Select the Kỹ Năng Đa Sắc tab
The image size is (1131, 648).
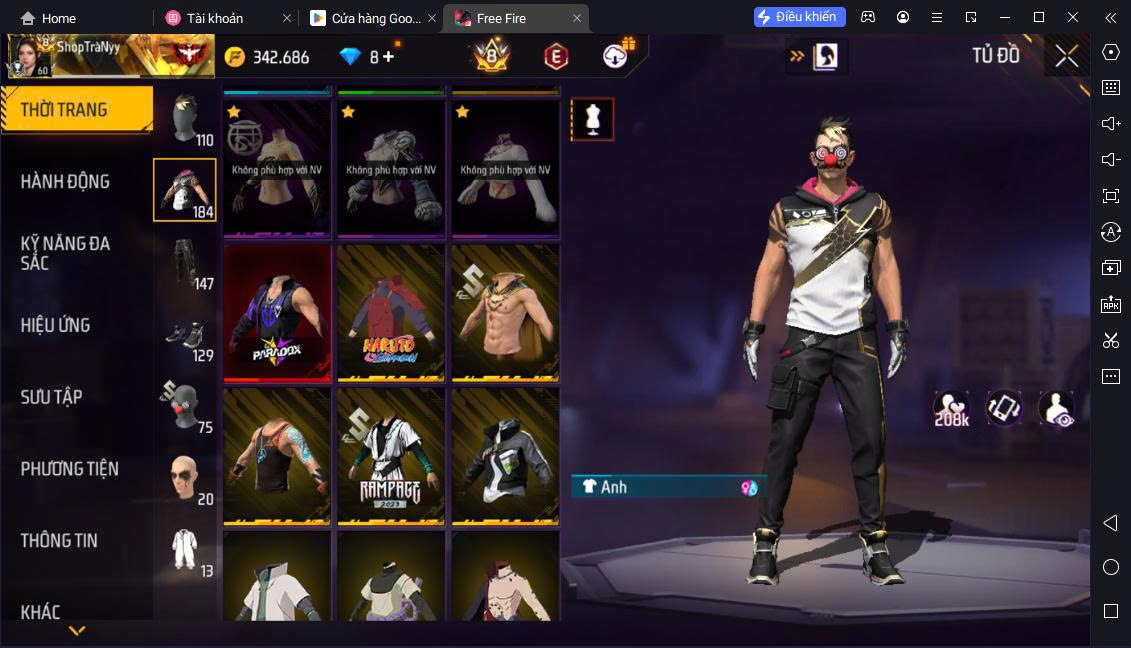click(66, 253)
